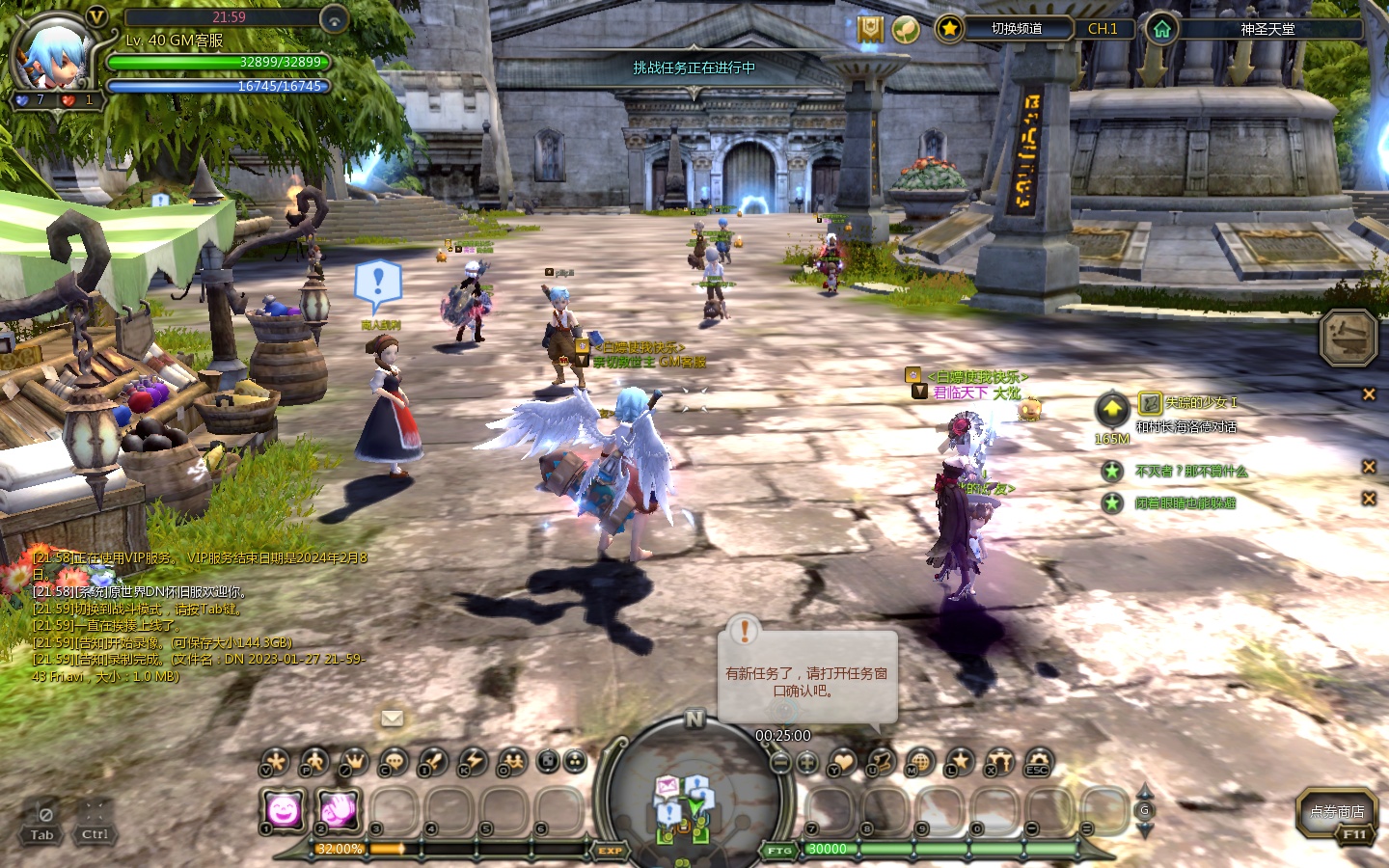Select the 不灭者？那不算什么 mission entry
1389x868 pixels.
pos(1191,472)
